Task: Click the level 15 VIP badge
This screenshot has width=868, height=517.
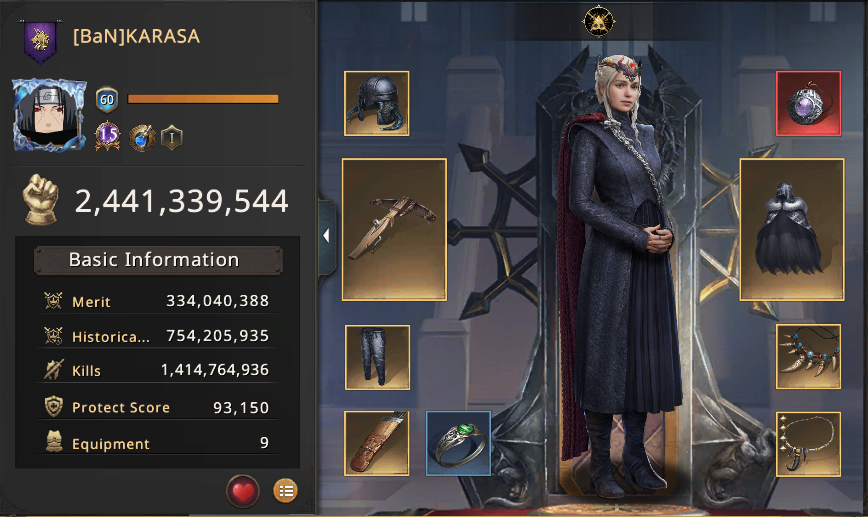Action: coord(108,136)
